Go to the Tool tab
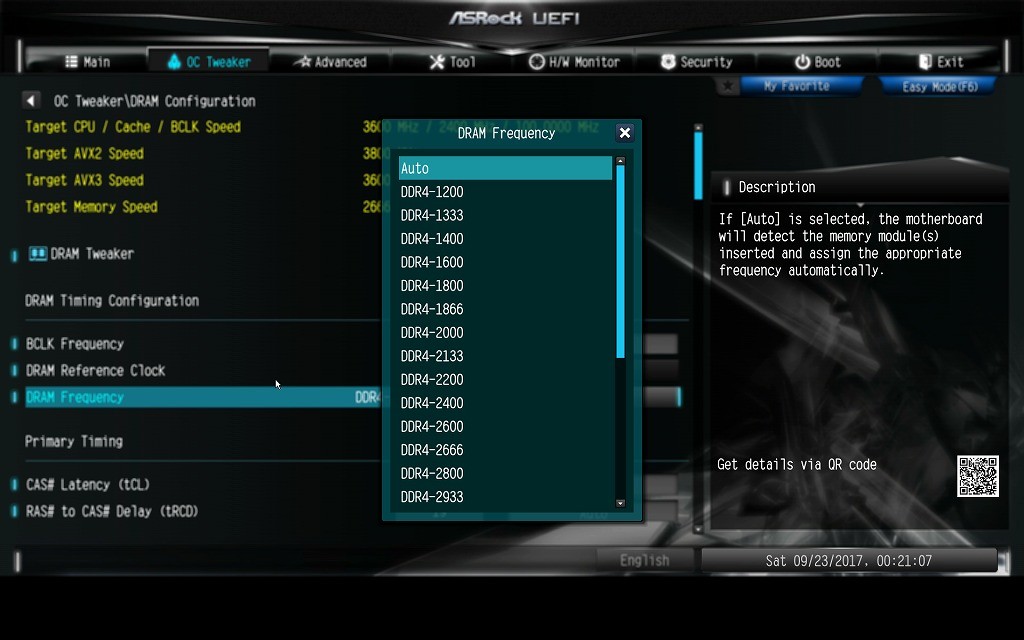Image resolution: width=1024 pixels, height=640 pixels. tap(452, 62)
